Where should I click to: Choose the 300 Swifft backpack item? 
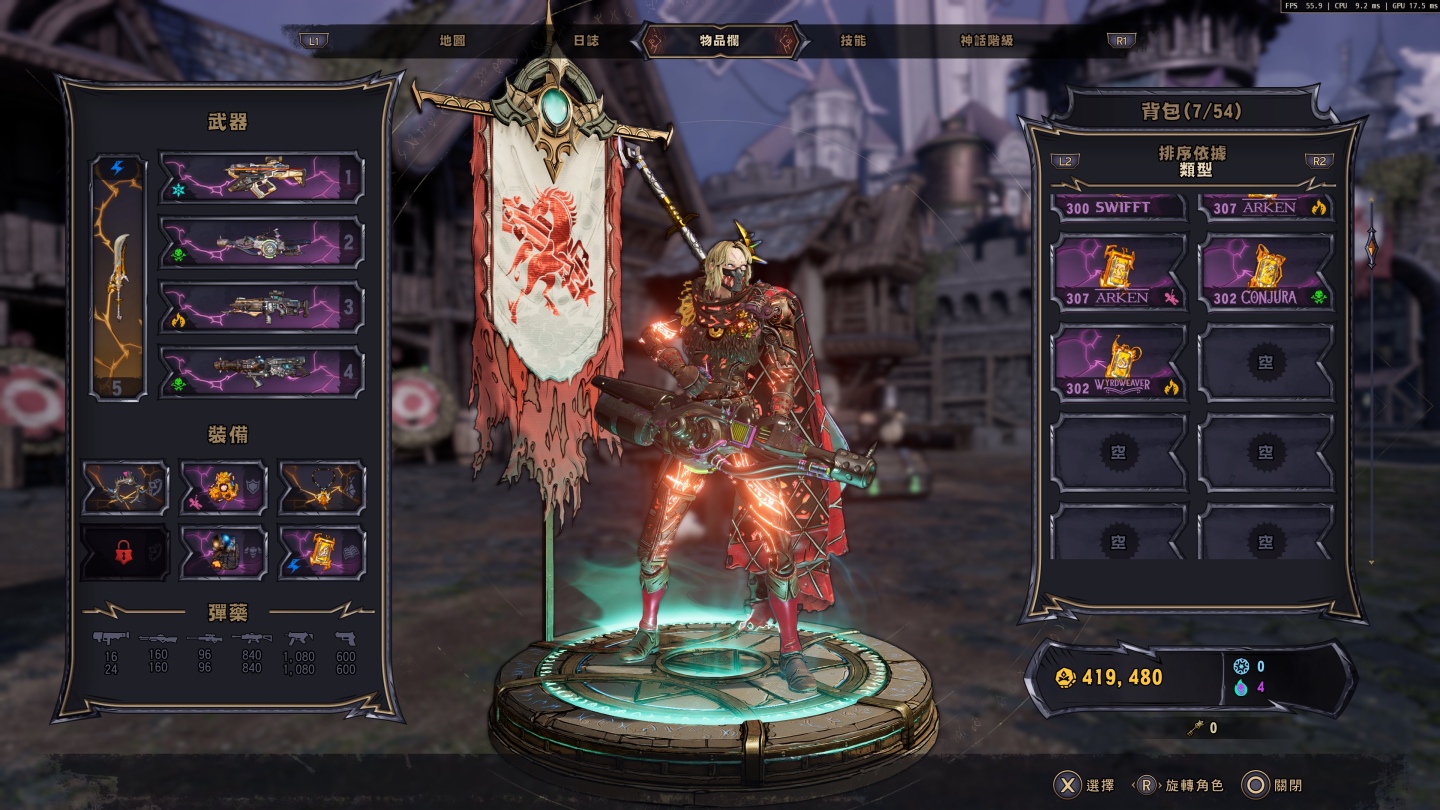coord(1120,207)
